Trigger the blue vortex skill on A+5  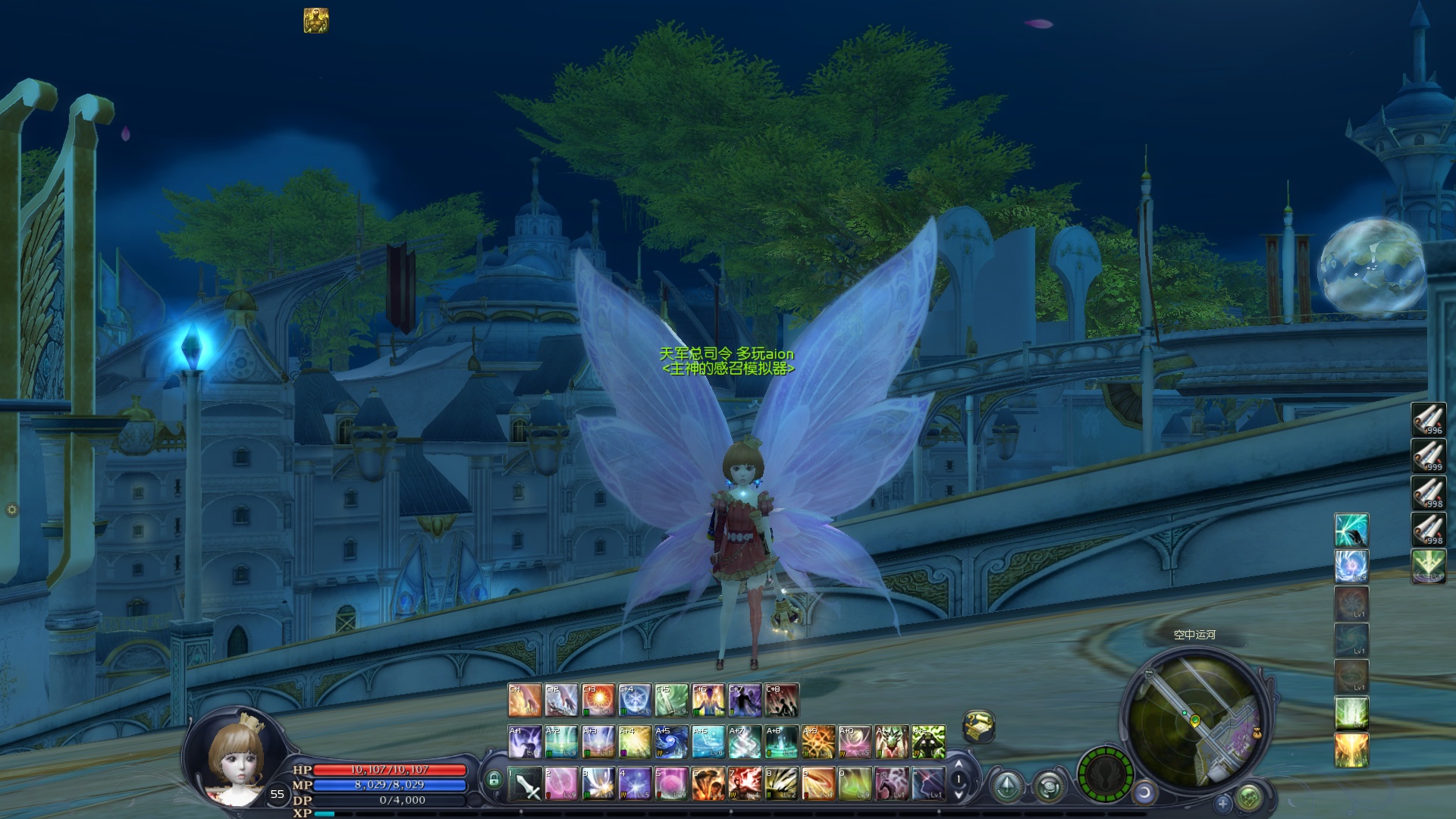(671, 742)
